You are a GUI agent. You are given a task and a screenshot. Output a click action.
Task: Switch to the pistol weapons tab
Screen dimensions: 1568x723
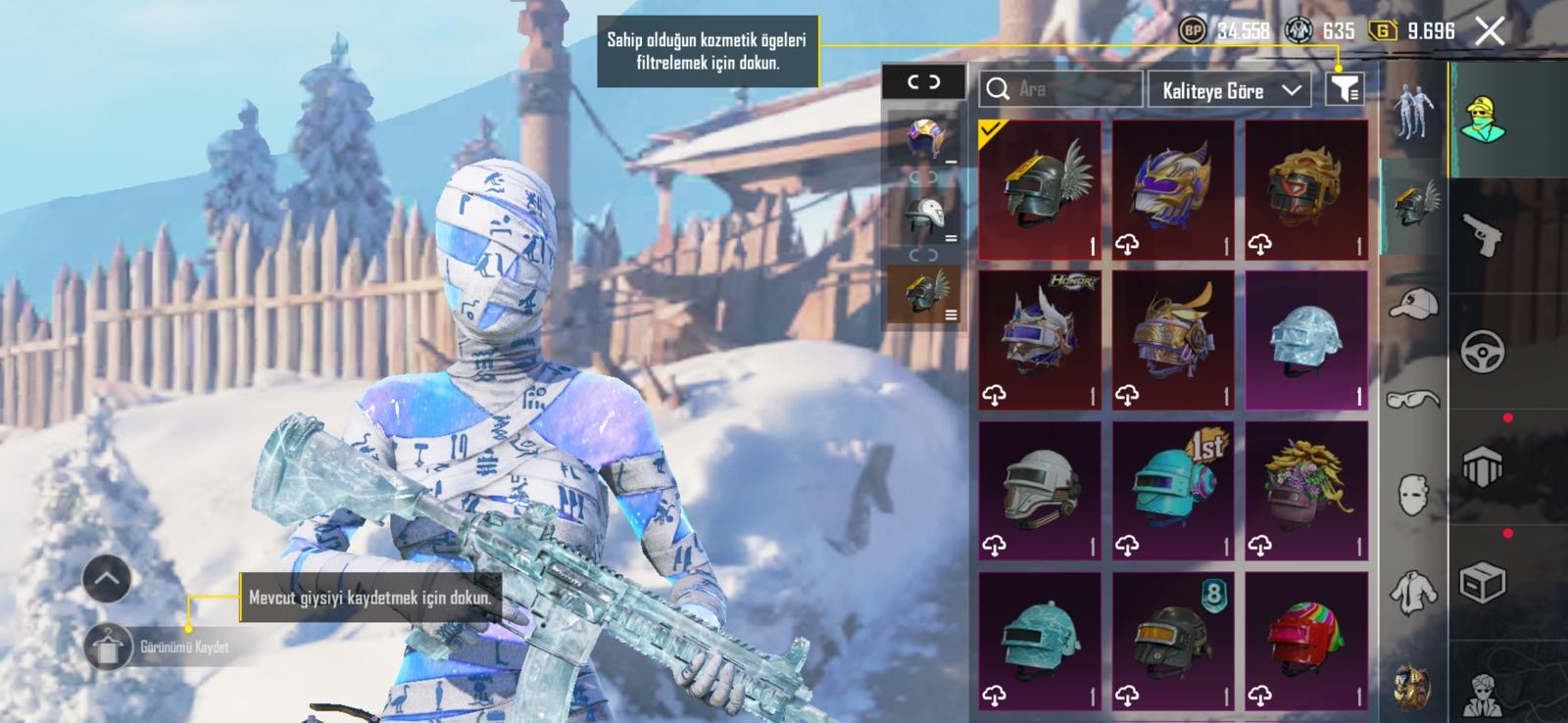(1483, 235)
